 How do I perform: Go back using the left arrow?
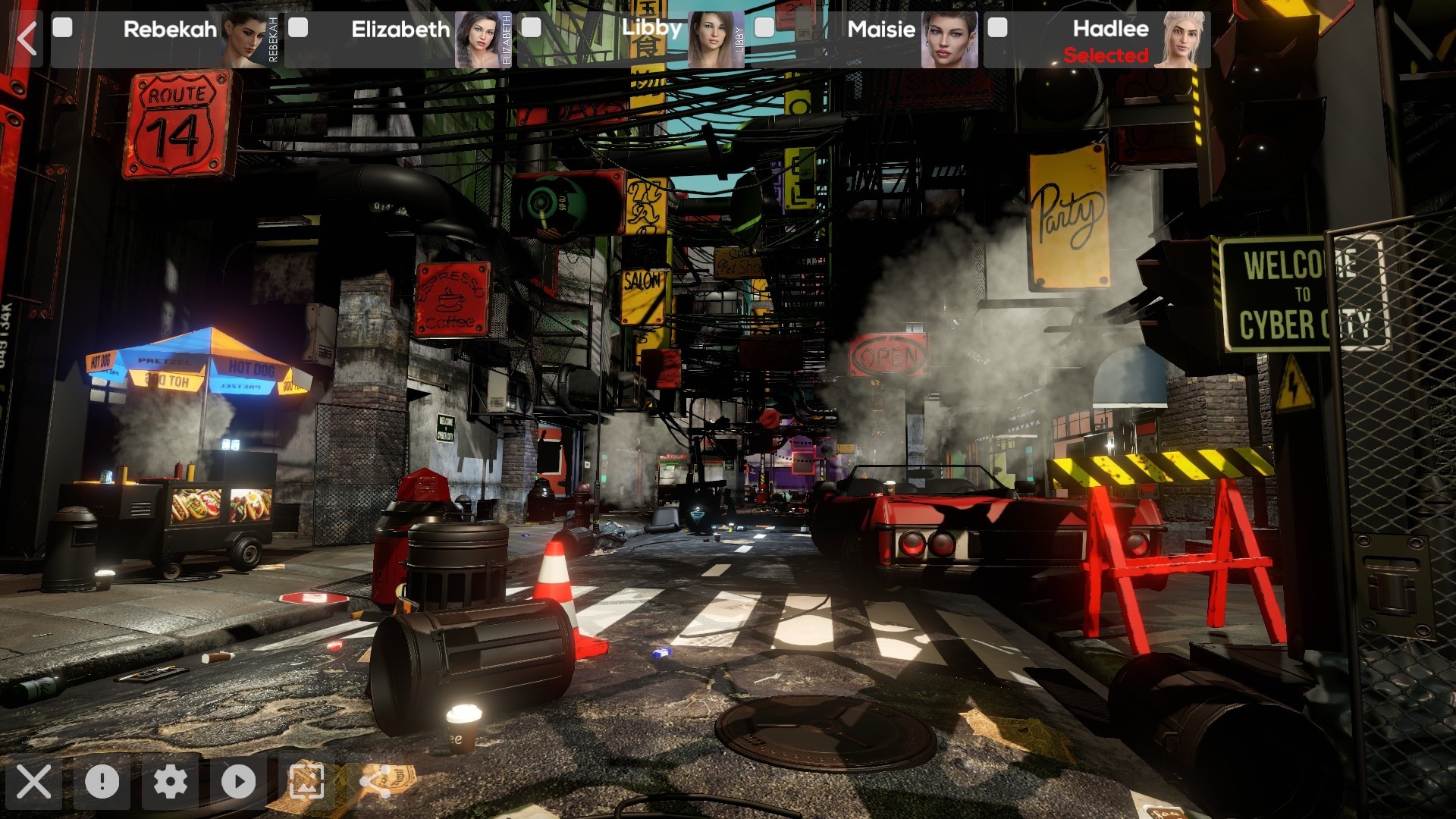coord(27,38)
